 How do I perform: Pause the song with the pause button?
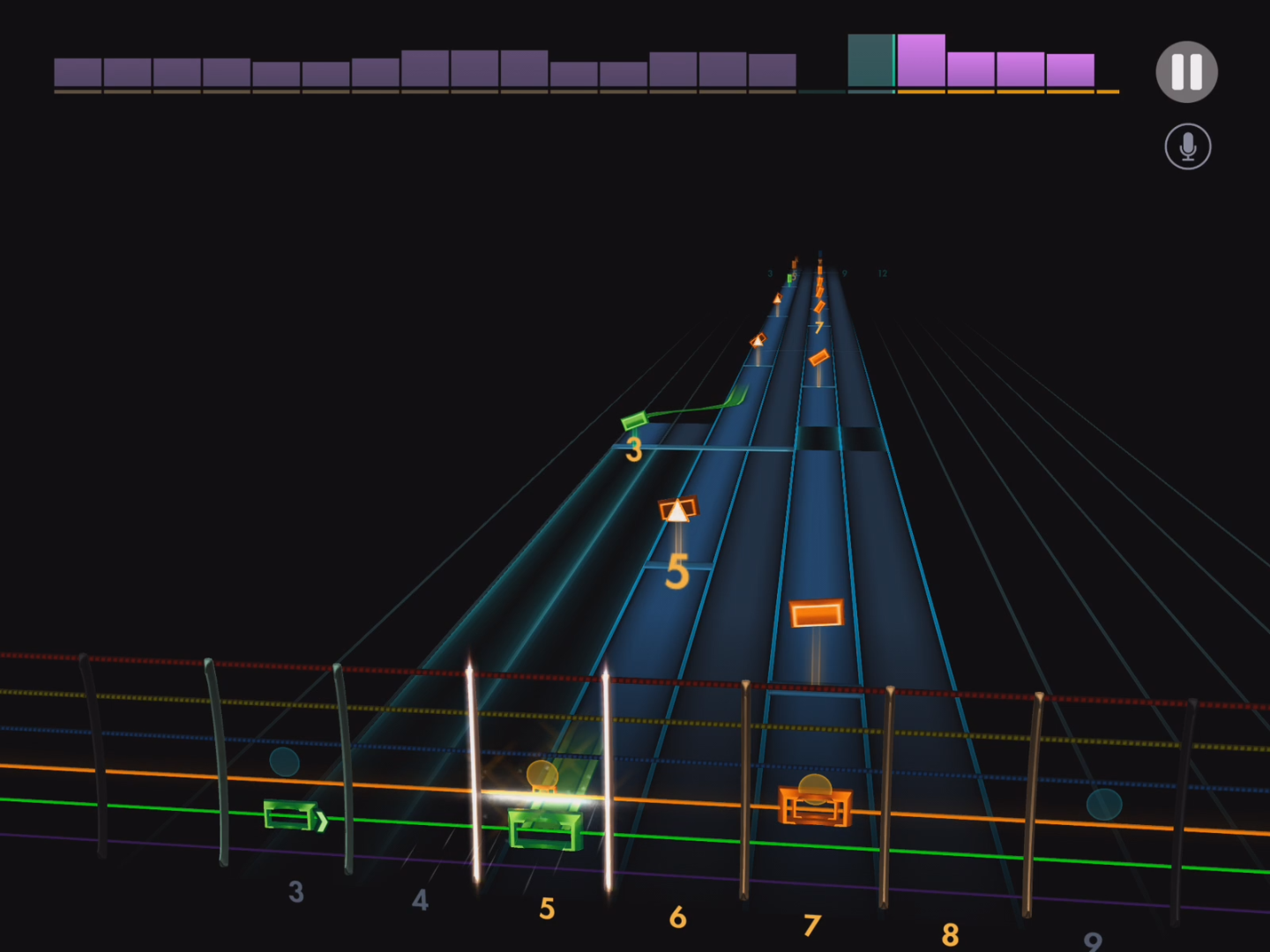[1186, 72]
